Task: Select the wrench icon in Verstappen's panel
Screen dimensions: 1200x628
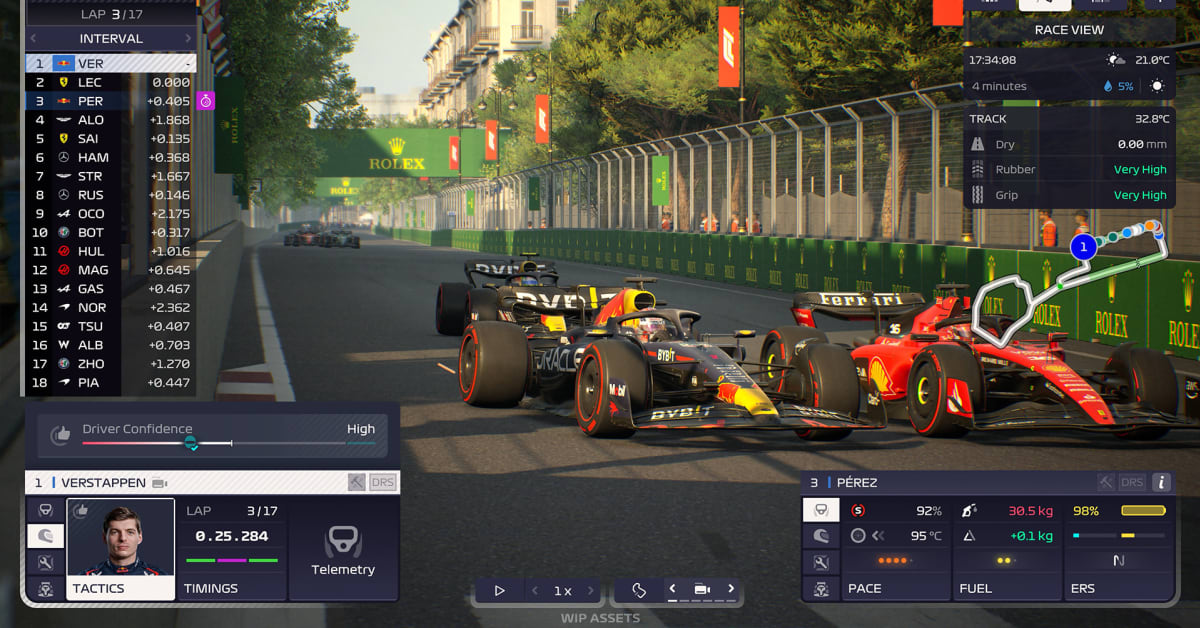Action: [45, 563]
